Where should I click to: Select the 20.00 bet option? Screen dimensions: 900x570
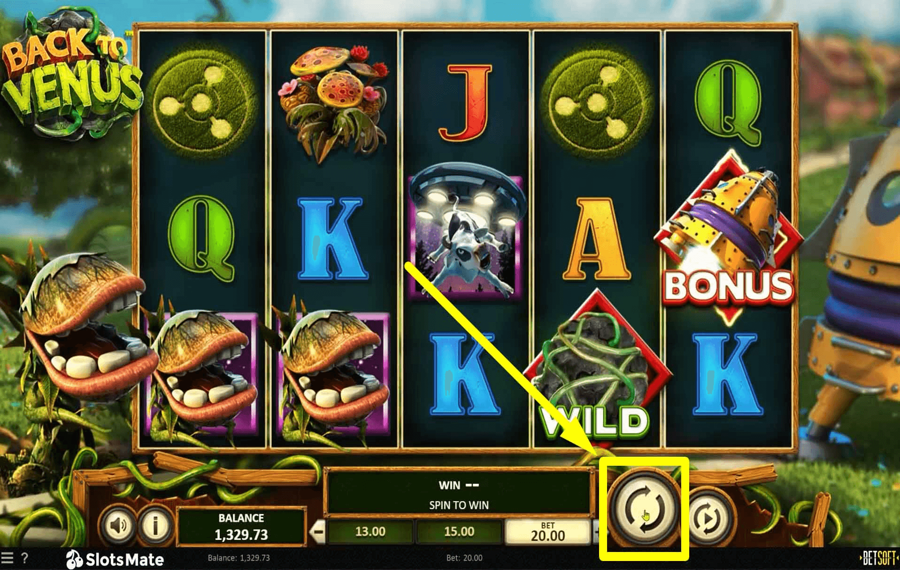click(x=548, y=531)
